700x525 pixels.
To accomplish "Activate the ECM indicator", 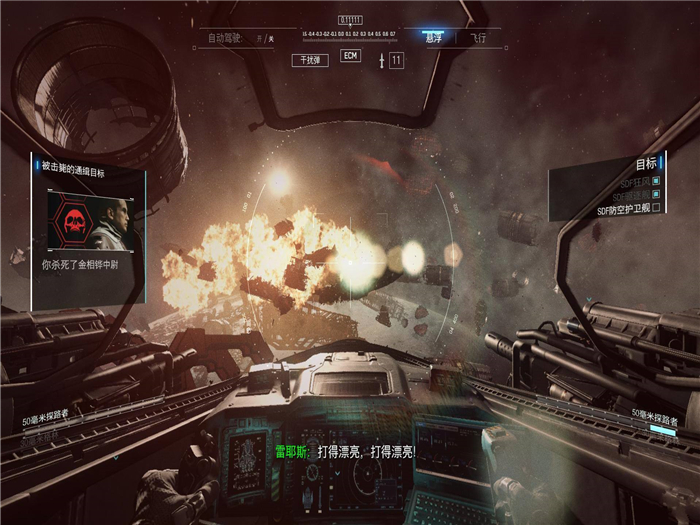I will (x=350, y=56).
